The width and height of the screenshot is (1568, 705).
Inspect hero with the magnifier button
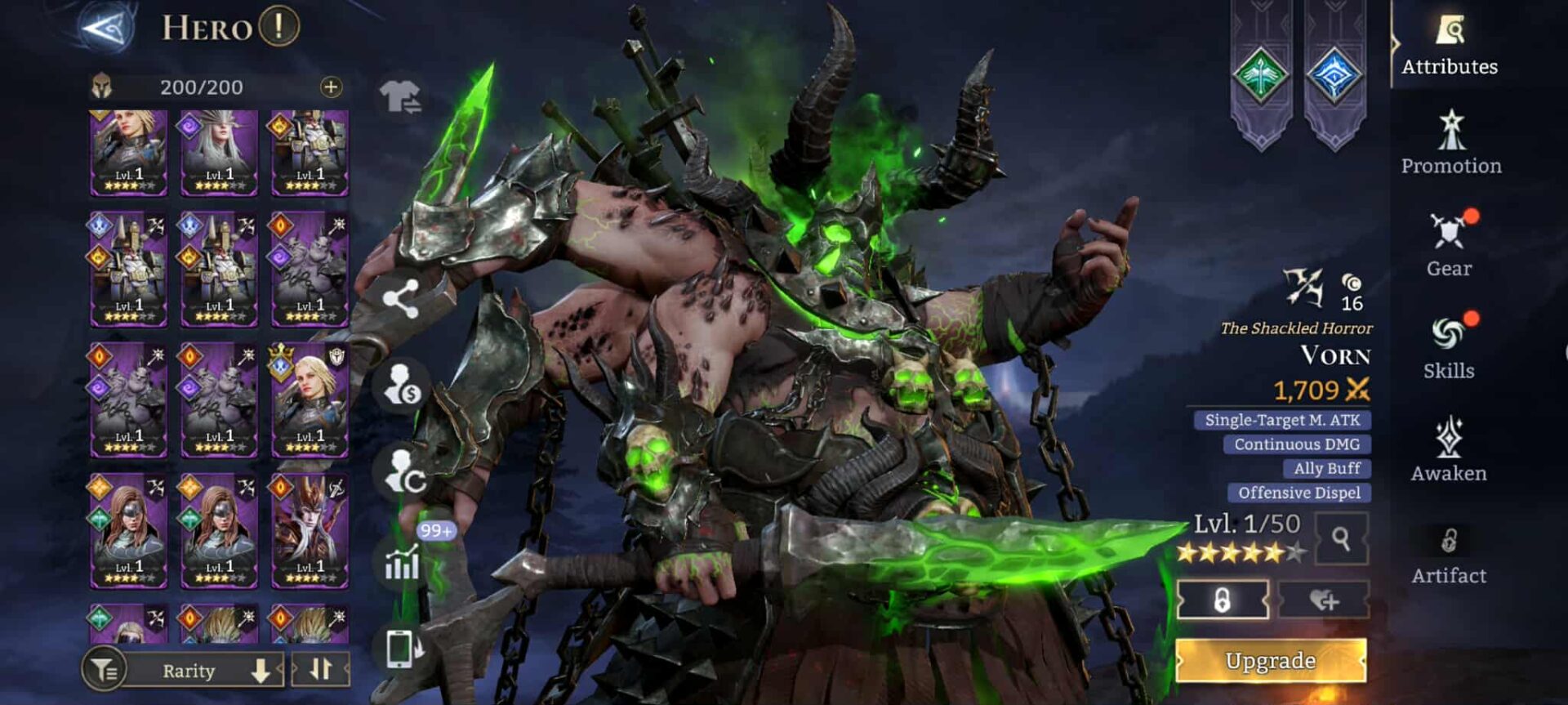1340,538
